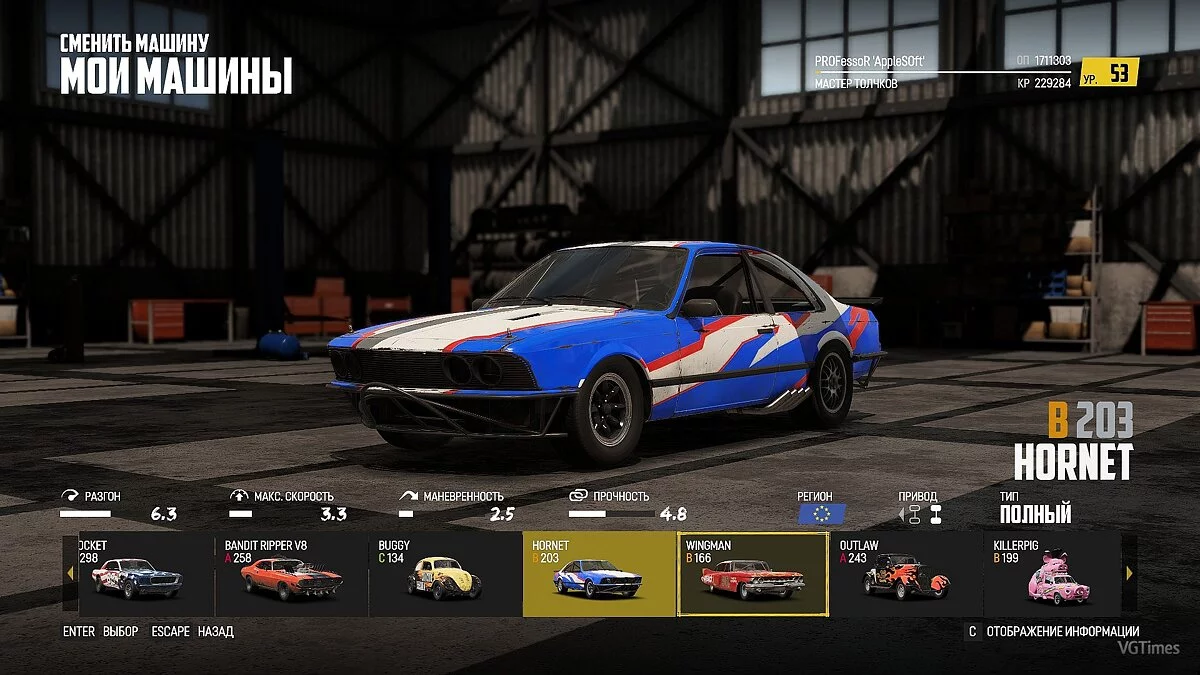
Task: Select the Rocket car tile
Action: coord(138,574)
